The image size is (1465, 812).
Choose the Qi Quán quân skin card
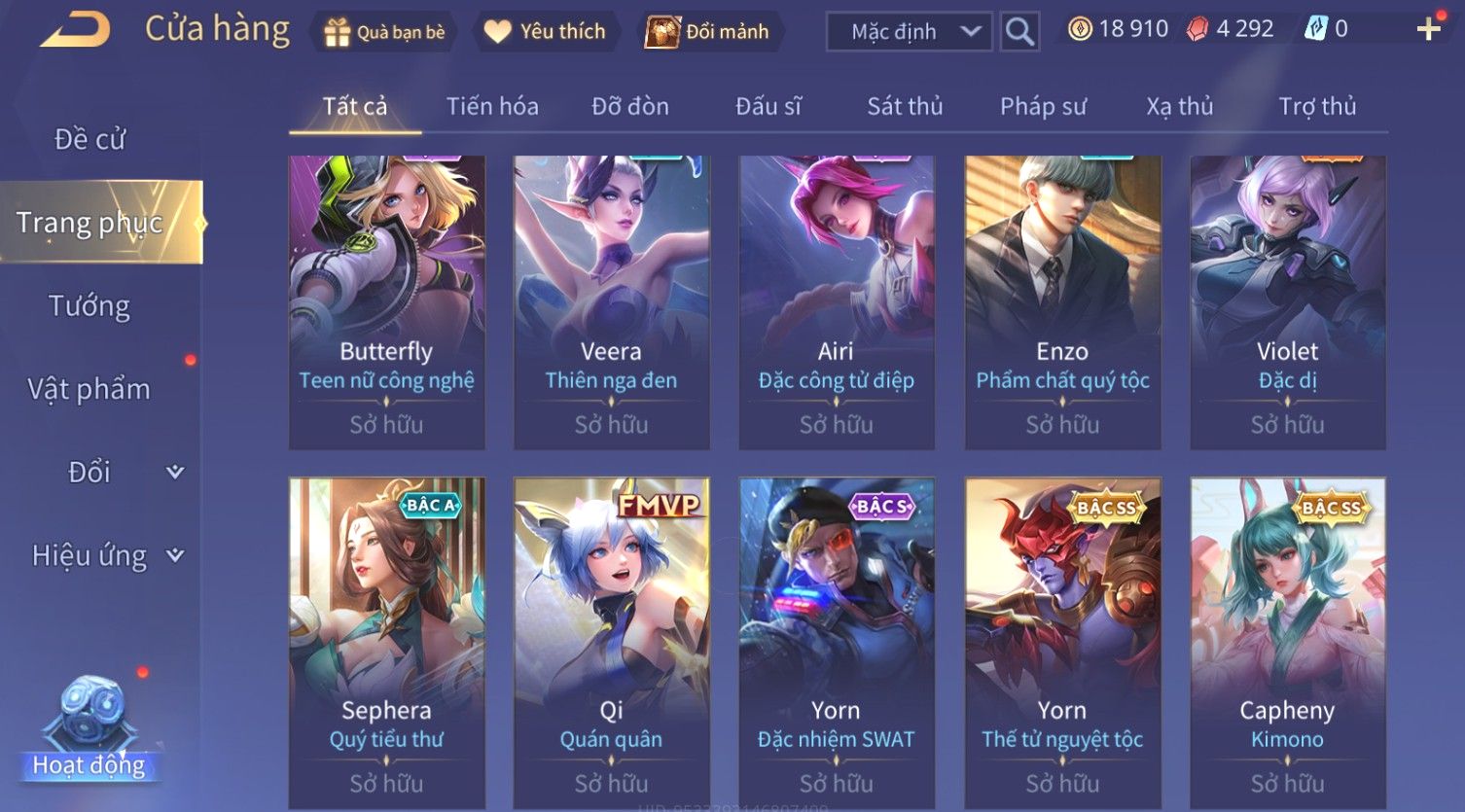tap(611, 642)
